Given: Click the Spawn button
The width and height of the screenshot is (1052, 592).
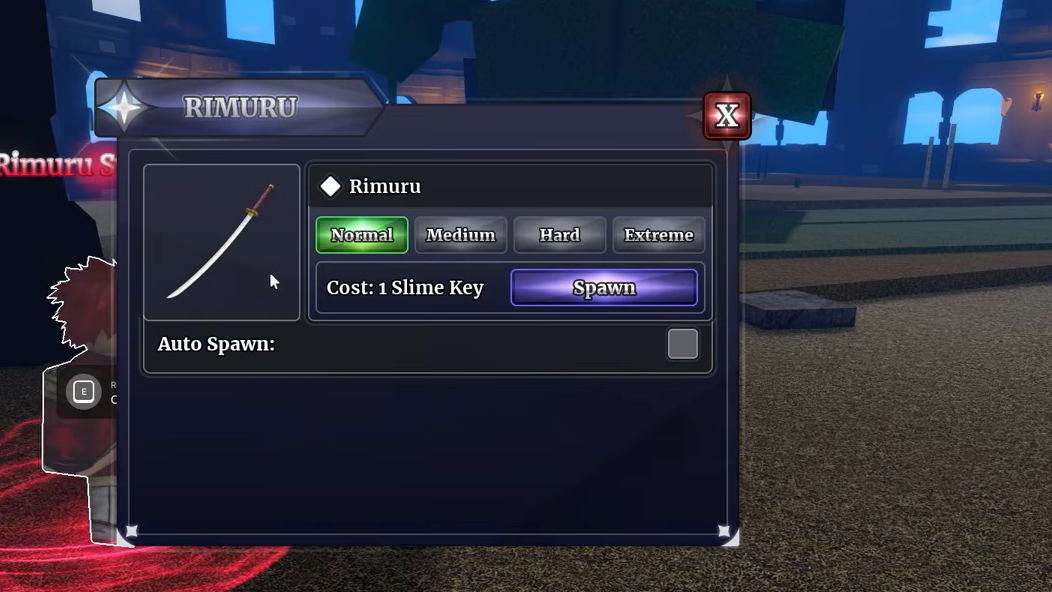Looking at the screenshot, I should 604,288.
